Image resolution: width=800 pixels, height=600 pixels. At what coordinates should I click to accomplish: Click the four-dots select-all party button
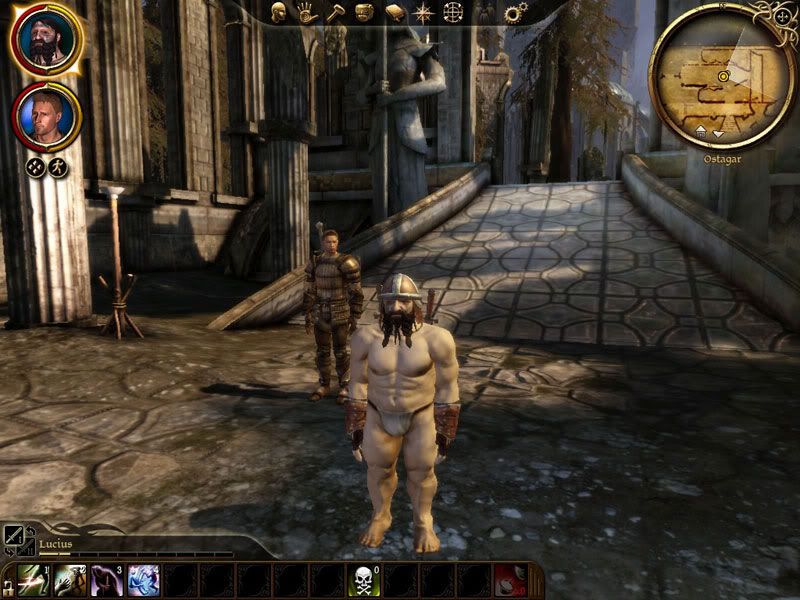pos(34,168)
